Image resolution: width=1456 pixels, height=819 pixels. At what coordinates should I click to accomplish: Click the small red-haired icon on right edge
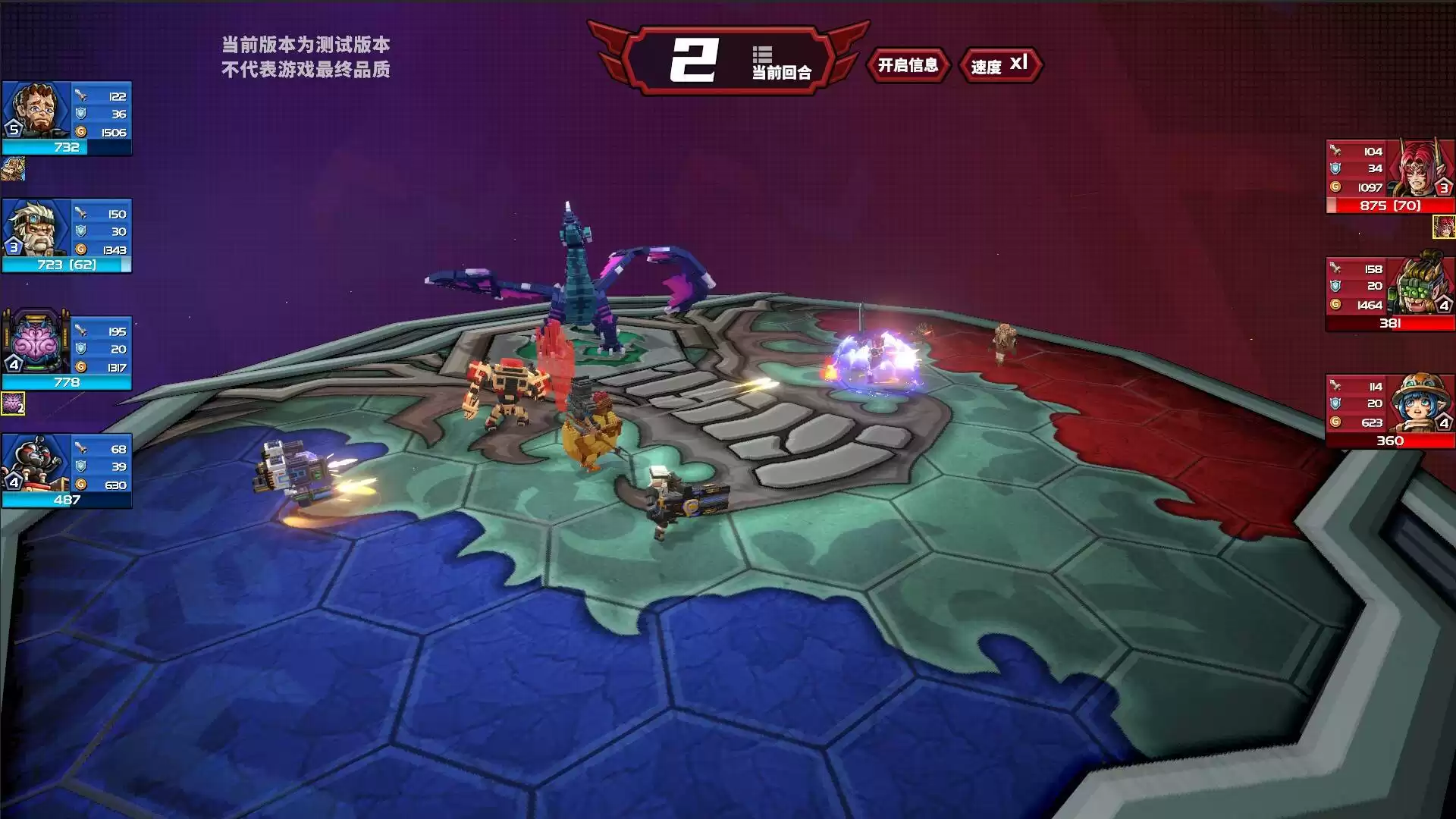coord(1443,227)
